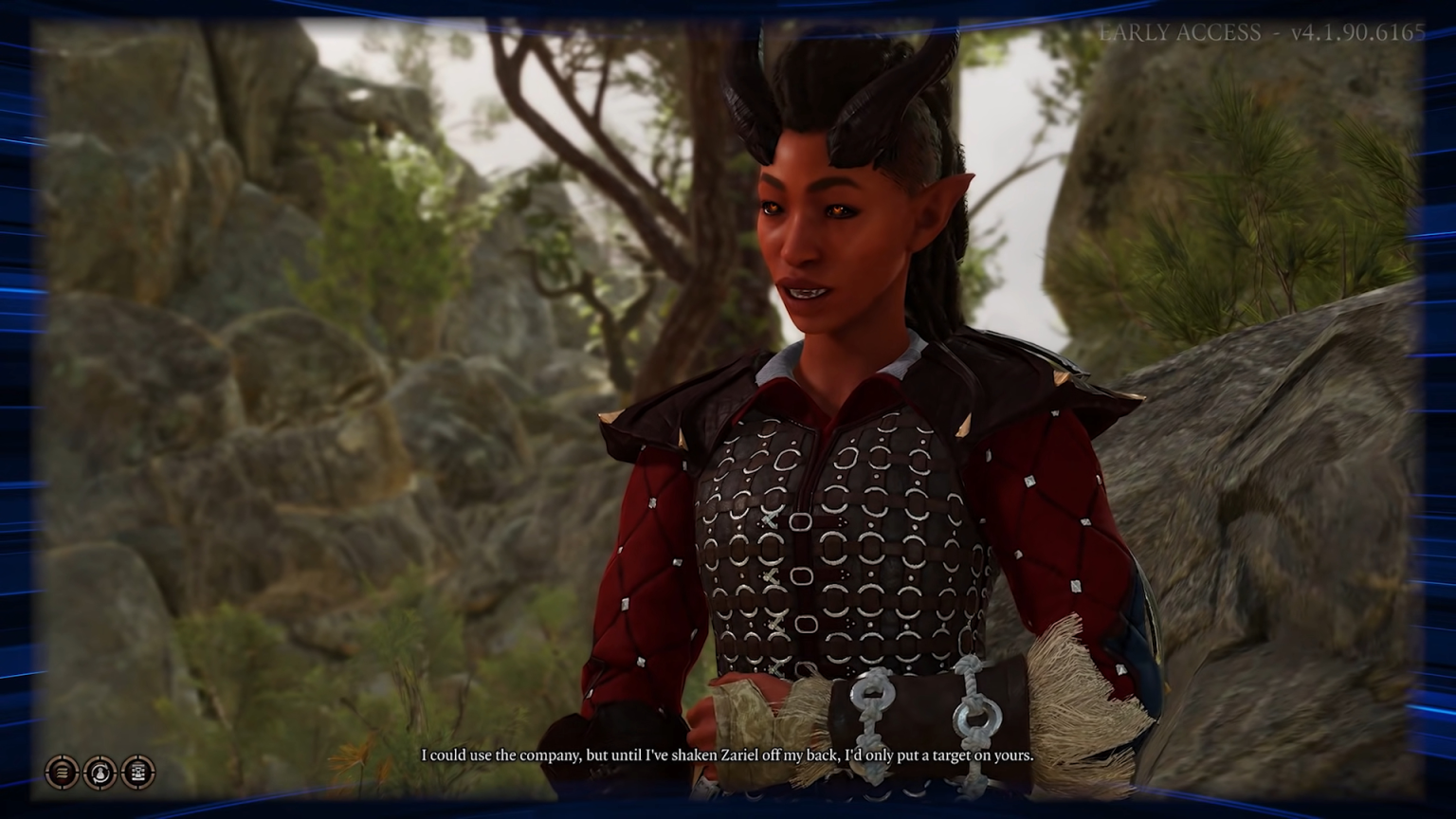Click the leftmost stacked-lines circular icon
Image resolution: width=1456 pixels, height=819 pixels.
[62, 772]
